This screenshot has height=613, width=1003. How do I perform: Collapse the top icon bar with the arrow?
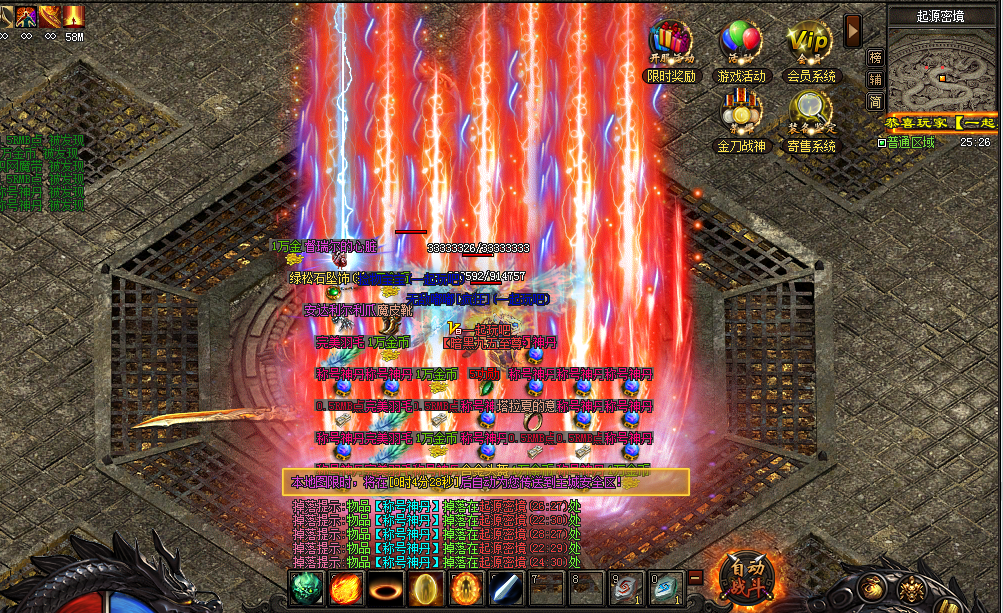[x=853, y=30]
